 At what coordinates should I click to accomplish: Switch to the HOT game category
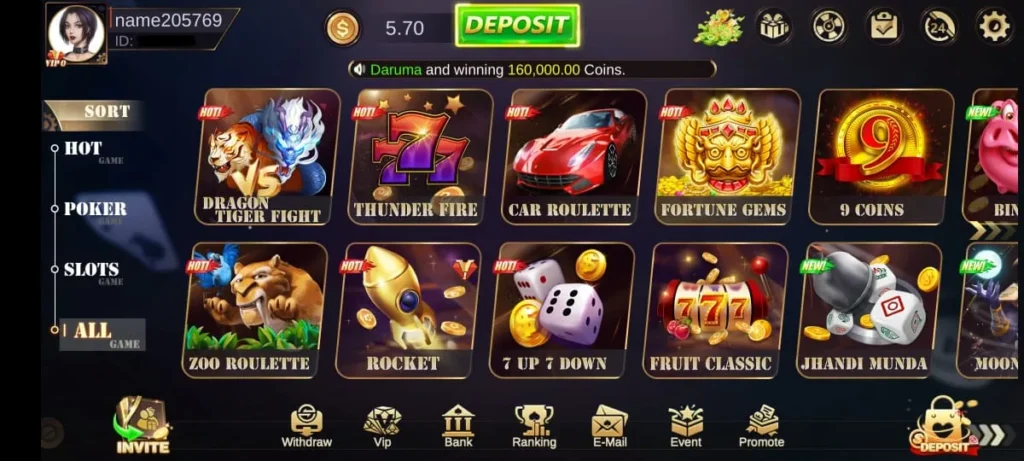84,149
